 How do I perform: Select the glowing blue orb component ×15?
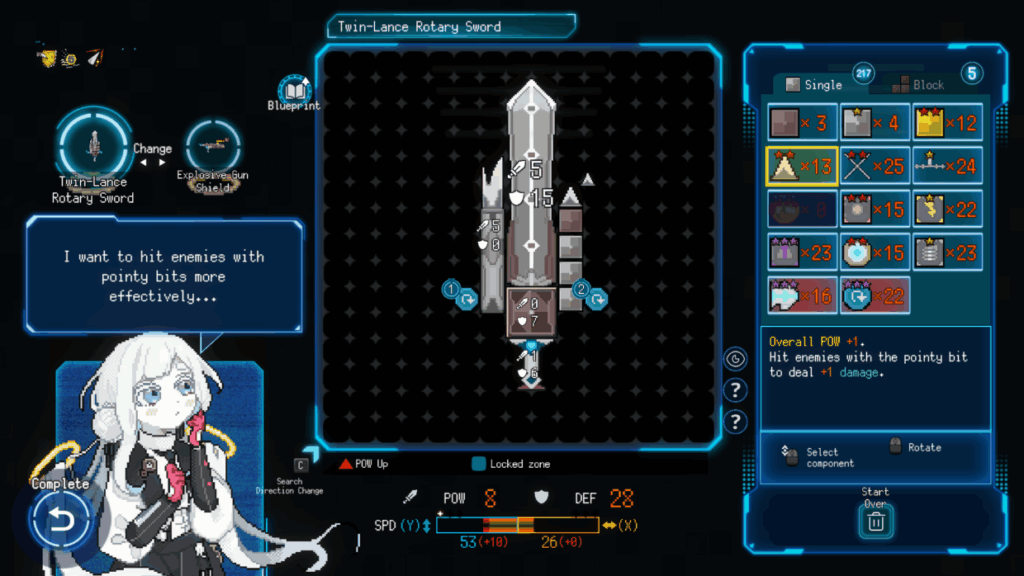click(875, 252)
